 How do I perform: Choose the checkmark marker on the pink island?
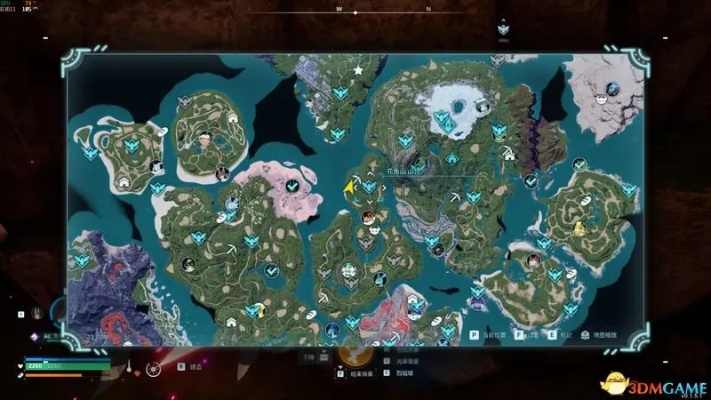pos(291,186)
